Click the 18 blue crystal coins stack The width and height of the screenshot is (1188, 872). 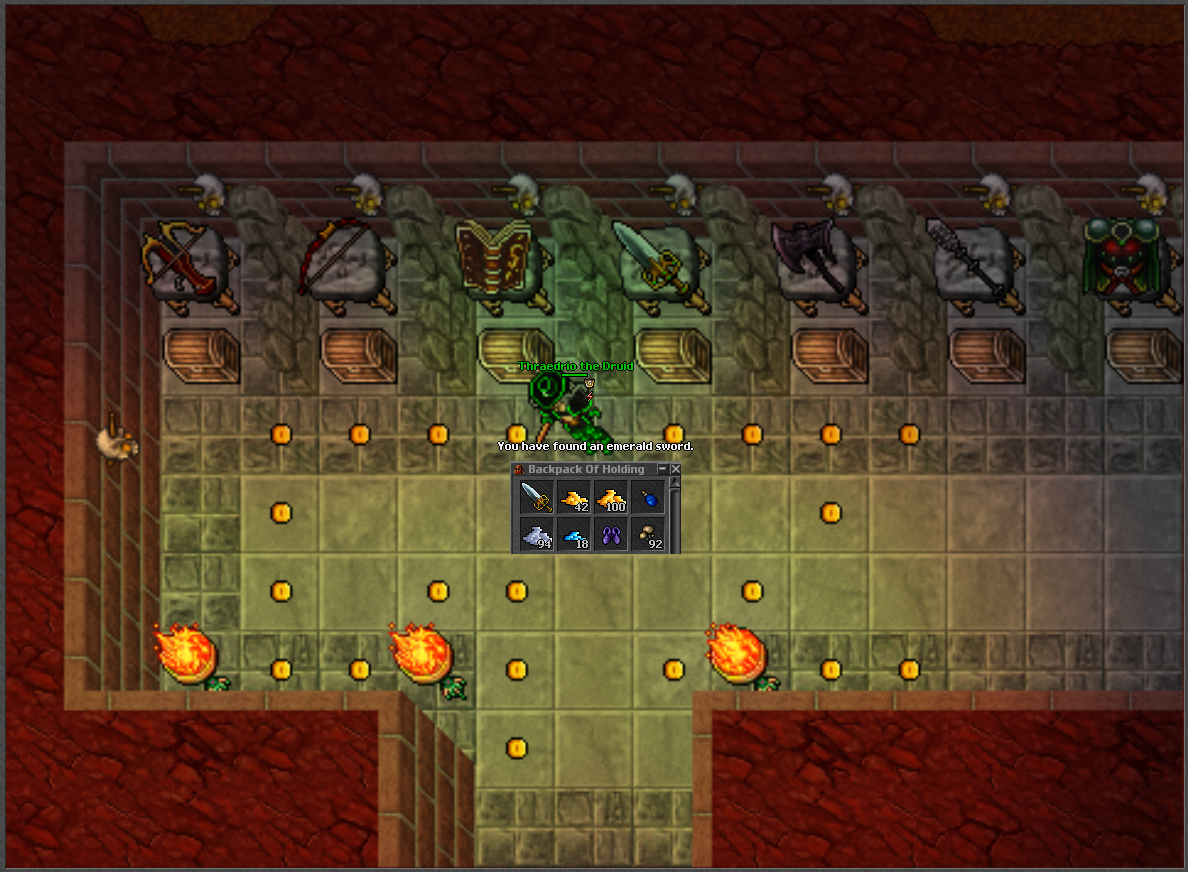tap(574, 534)
